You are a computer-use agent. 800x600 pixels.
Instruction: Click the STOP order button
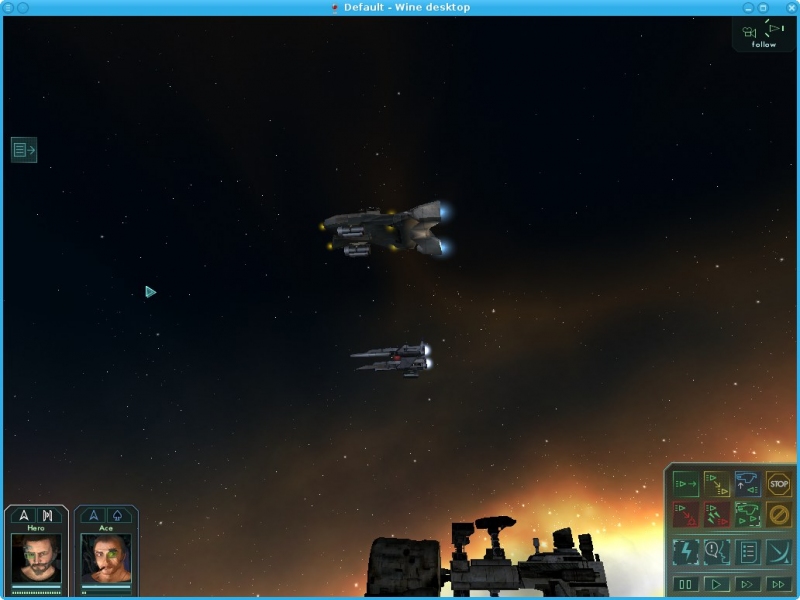[778, 484]
